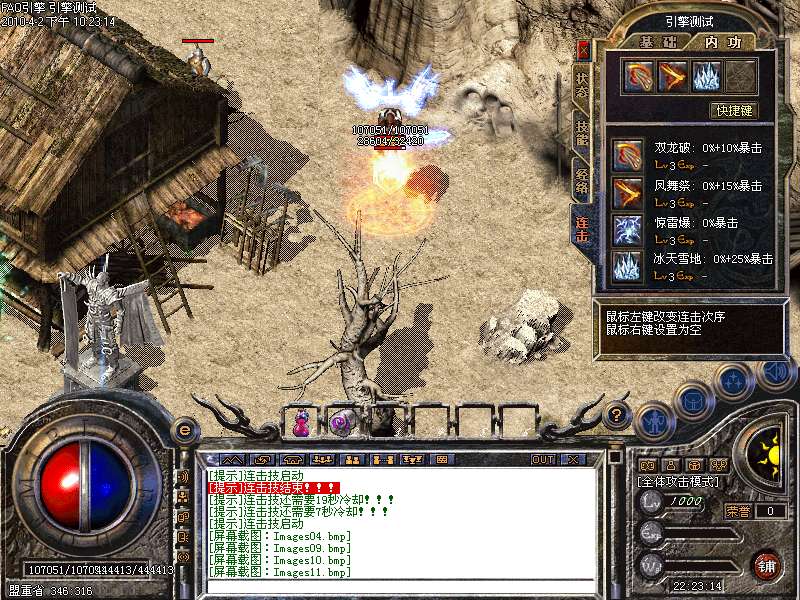Select the 冰天雪地 skill icon in the list
The height and width of the screenshot is (600, 800).
pos(628,265)
